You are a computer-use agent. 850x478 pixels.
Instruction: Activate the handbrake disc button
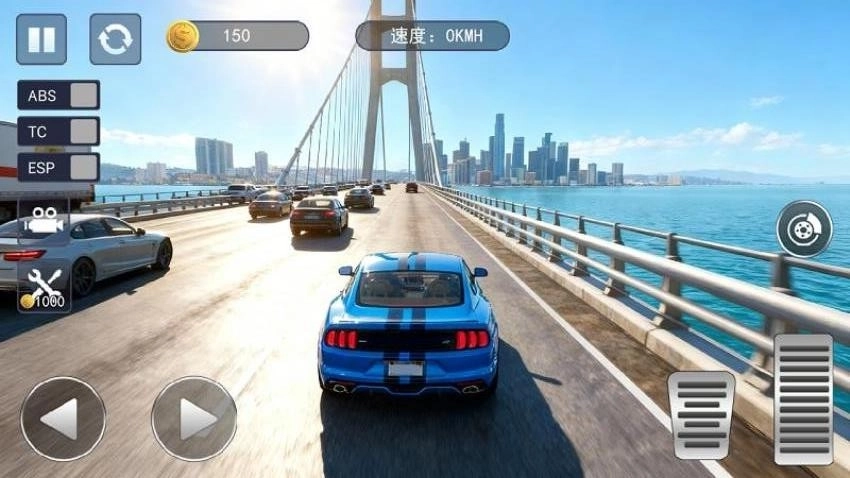click(x=804, y=229)
